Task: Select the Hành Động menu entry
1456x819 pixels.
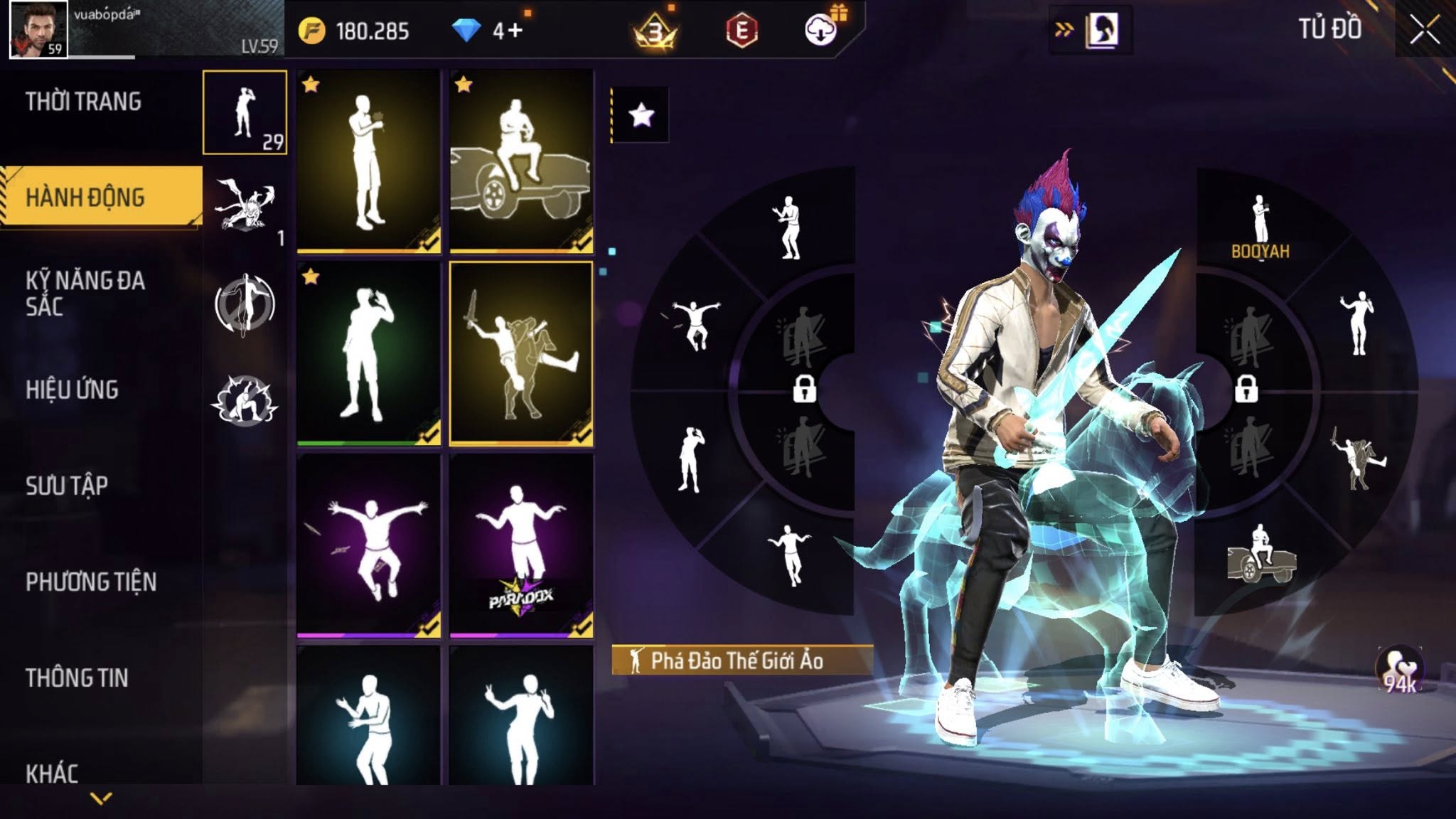Action: (x=85, y=197)
